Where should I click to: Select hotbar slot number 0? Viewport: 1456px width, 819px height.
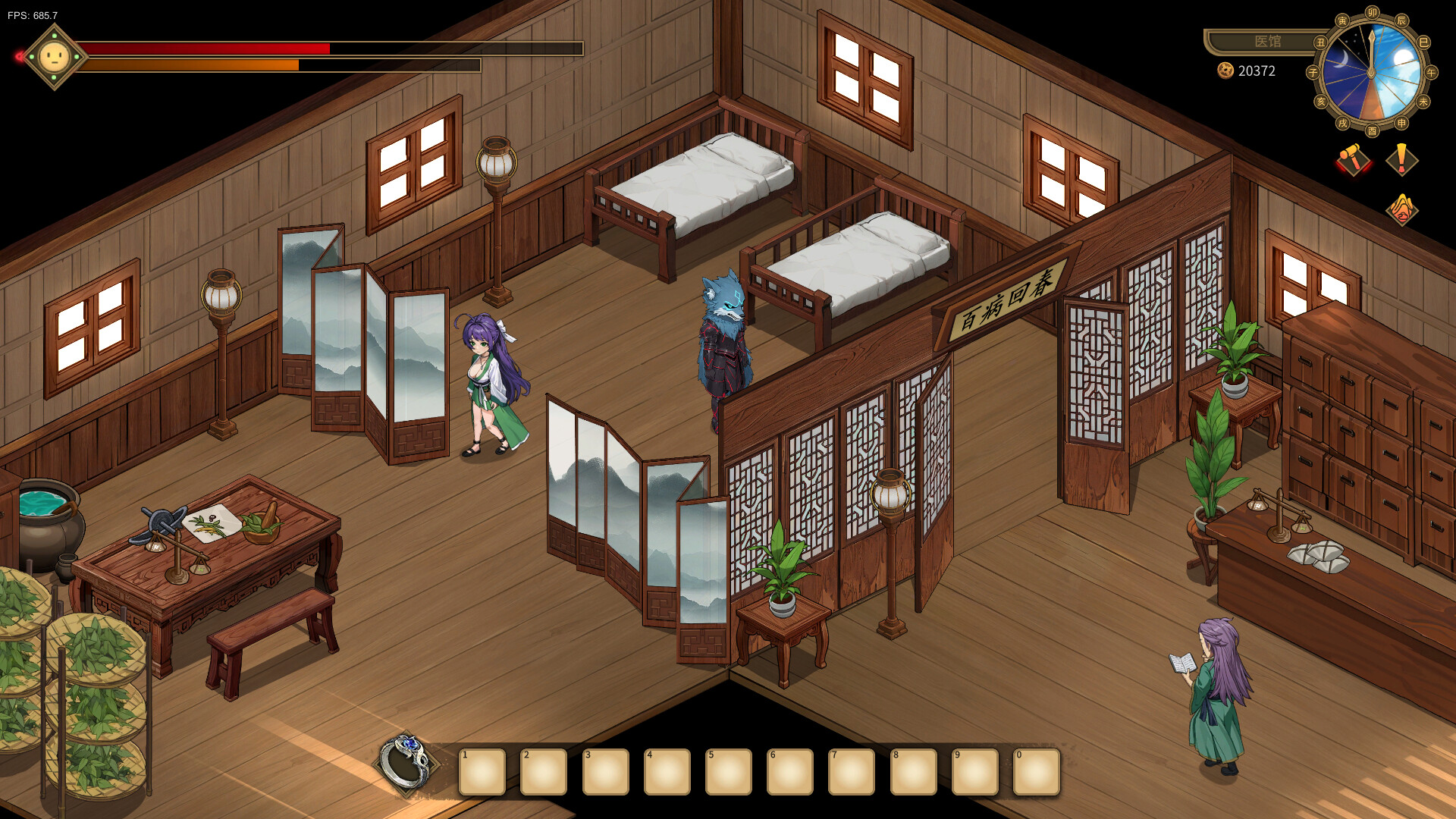[1036, 772]
